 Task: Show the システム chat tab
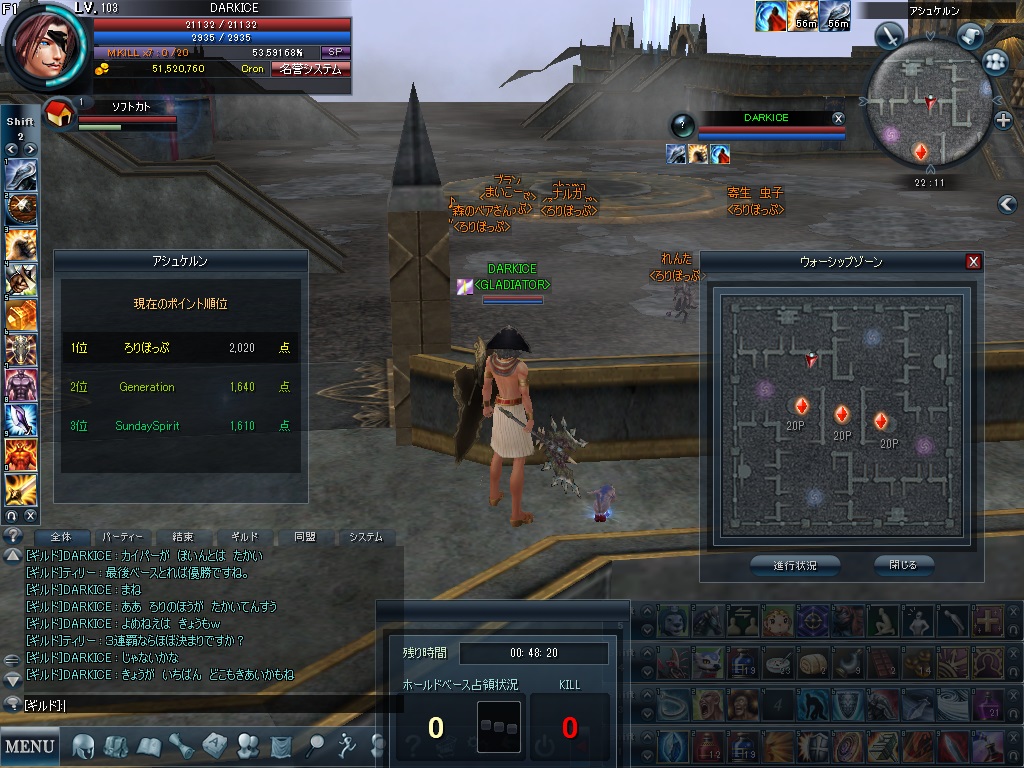[365, 537]
